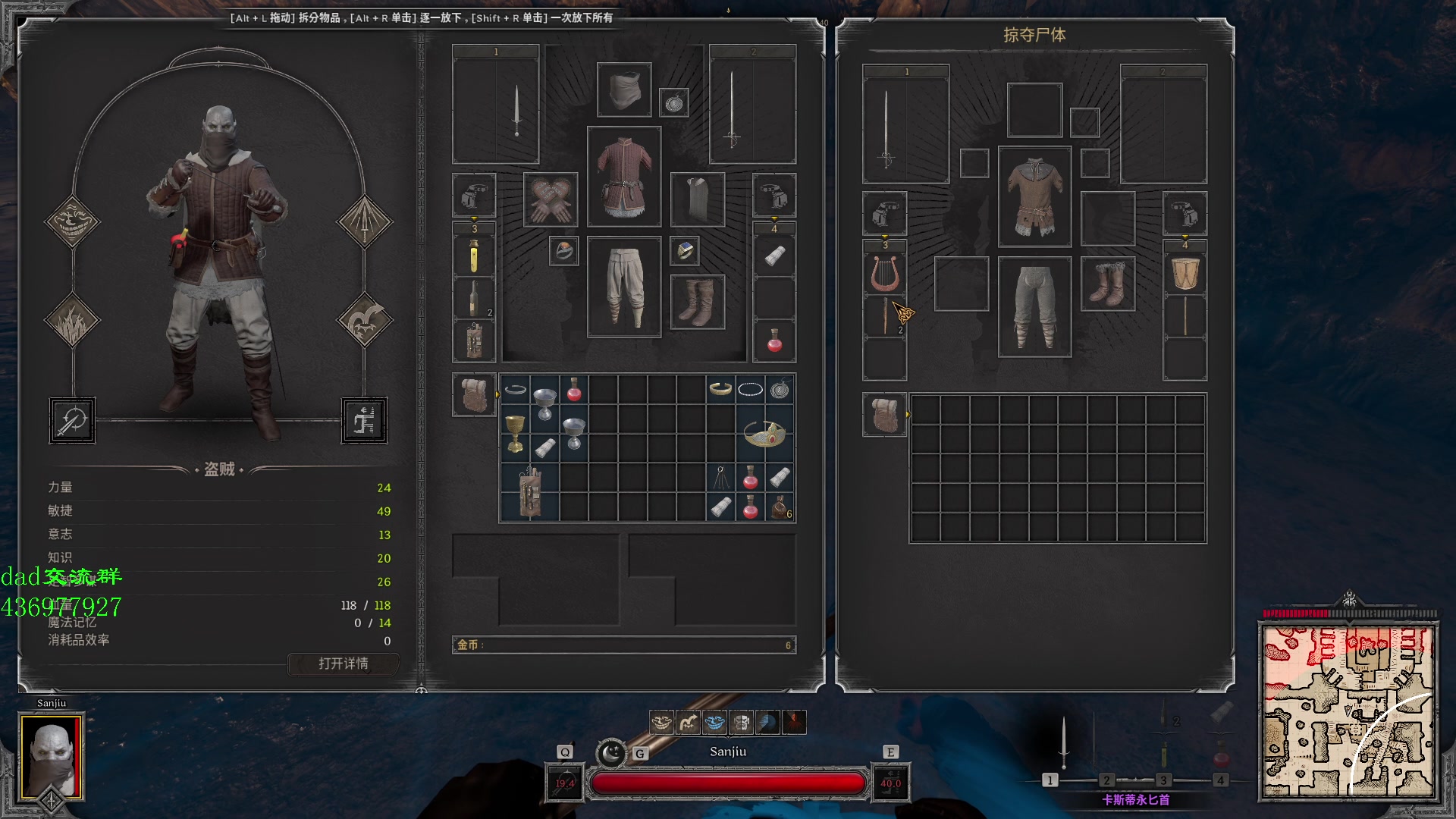
Task: Loot the corpse's fur-trimmed boots
Action: click(1107, 284)
